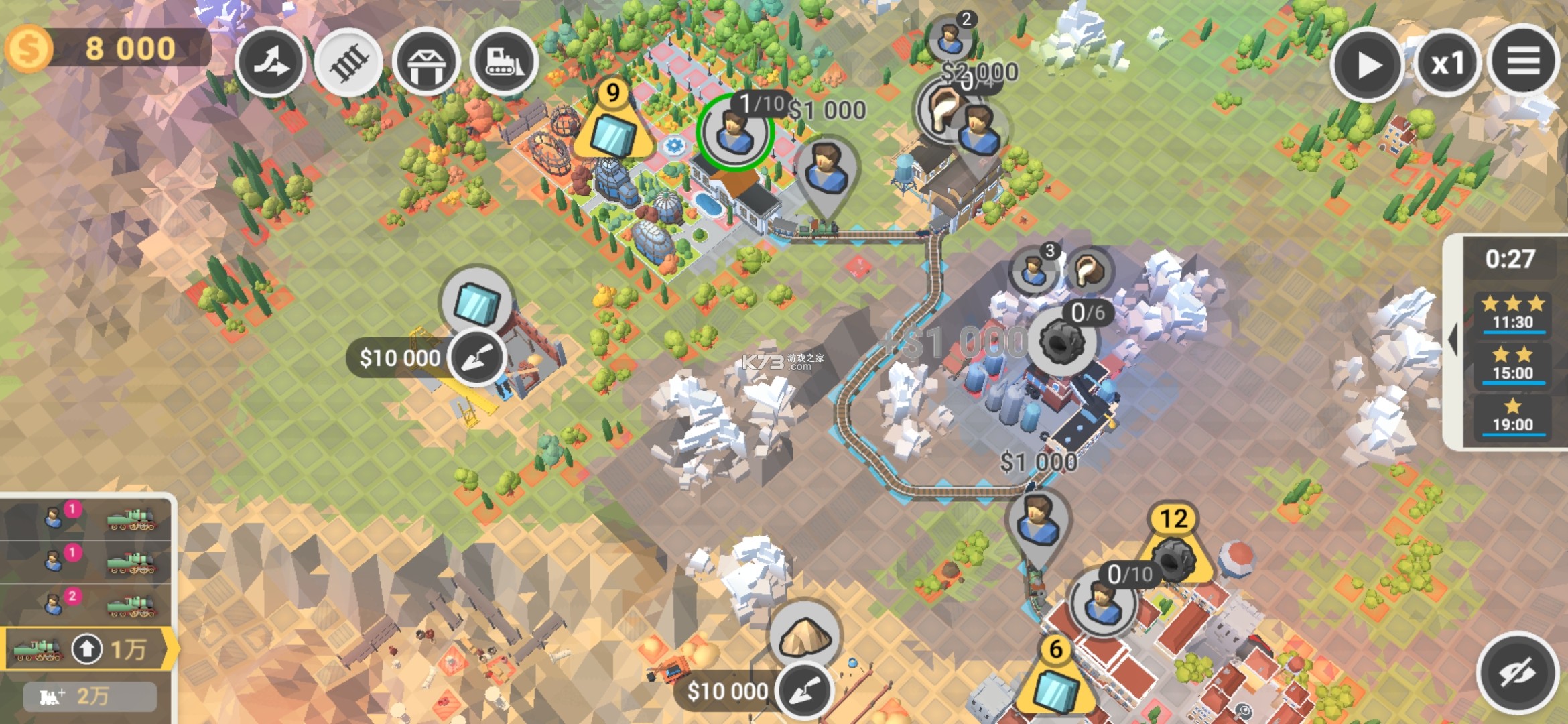
Task: Tap the 0/6 gear factory demand marker
Action: [1062, 342]
